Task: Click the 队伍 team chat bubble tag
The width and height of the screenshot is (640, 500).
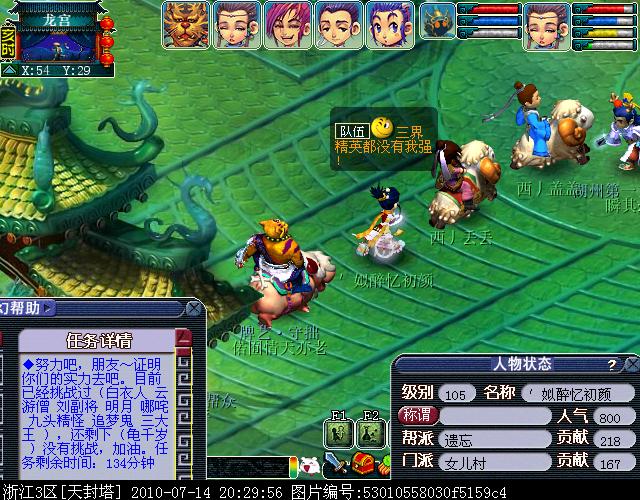Action: point(351,131)
